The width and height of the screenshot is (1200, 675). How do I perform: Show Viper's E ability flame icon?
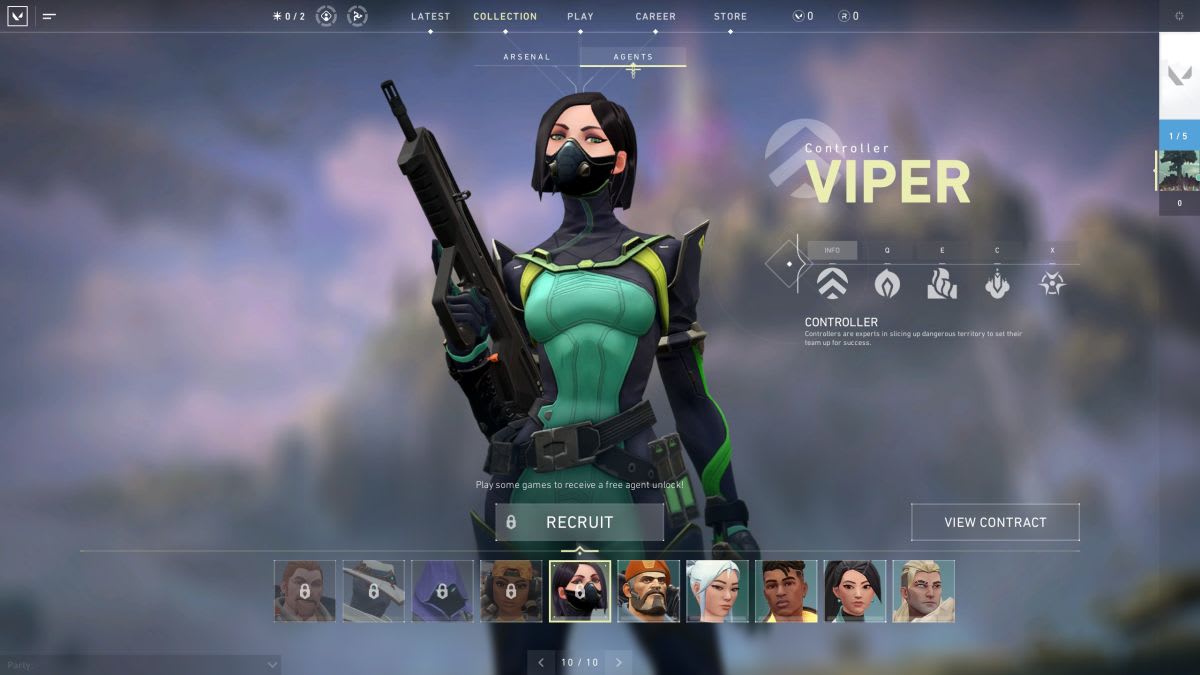click(942, 284)
